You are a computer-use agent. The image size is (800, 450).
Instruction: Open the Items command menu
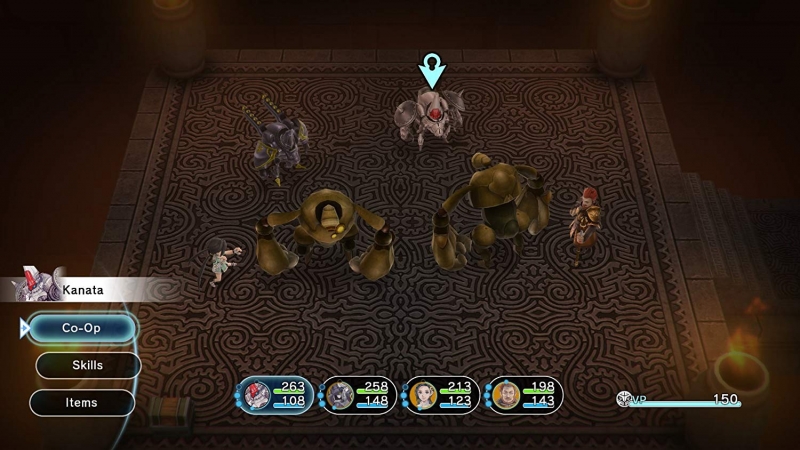click(x=82, y=402)
